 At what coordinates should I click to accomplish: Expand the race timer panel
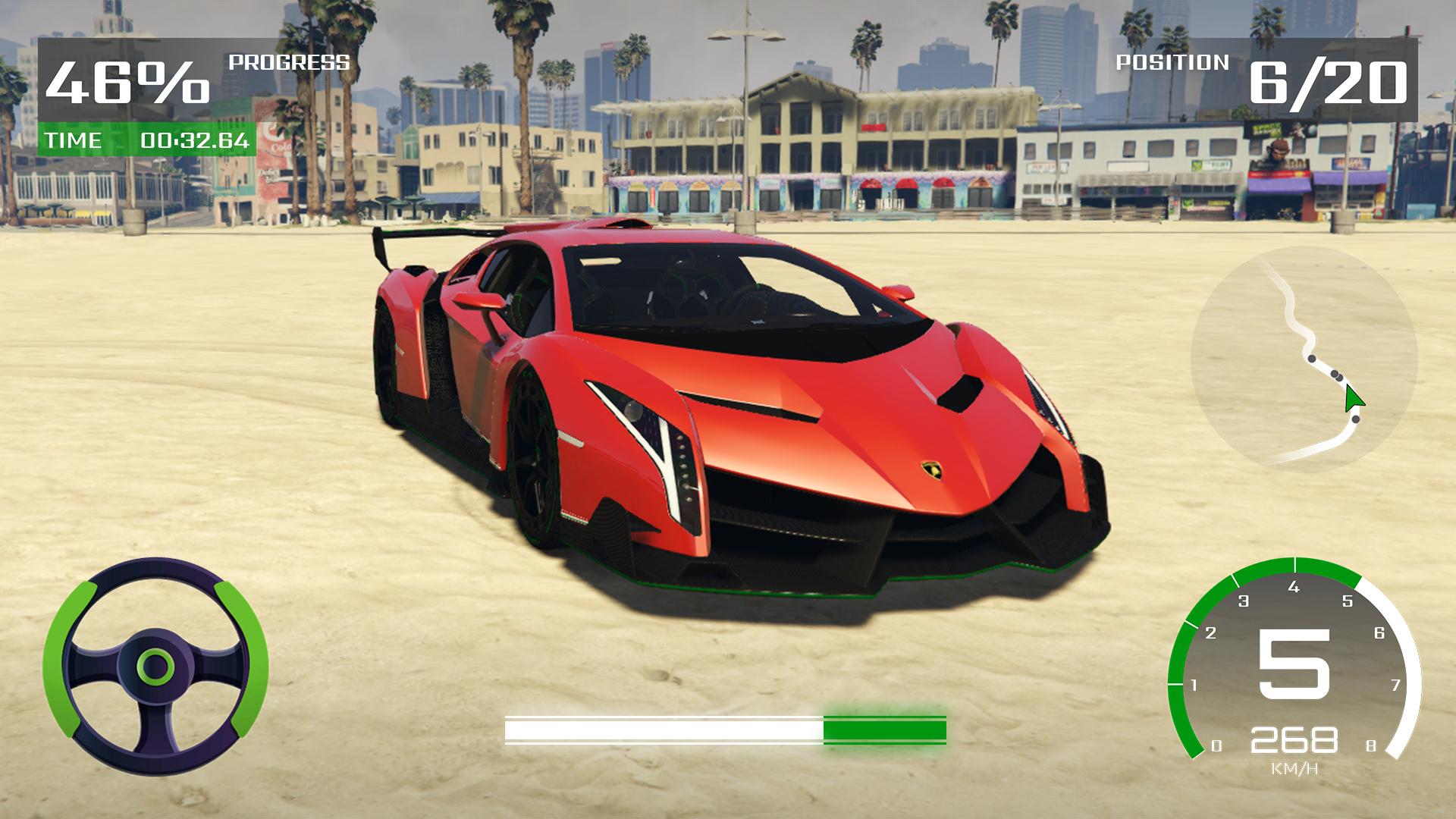click(148, 140)
